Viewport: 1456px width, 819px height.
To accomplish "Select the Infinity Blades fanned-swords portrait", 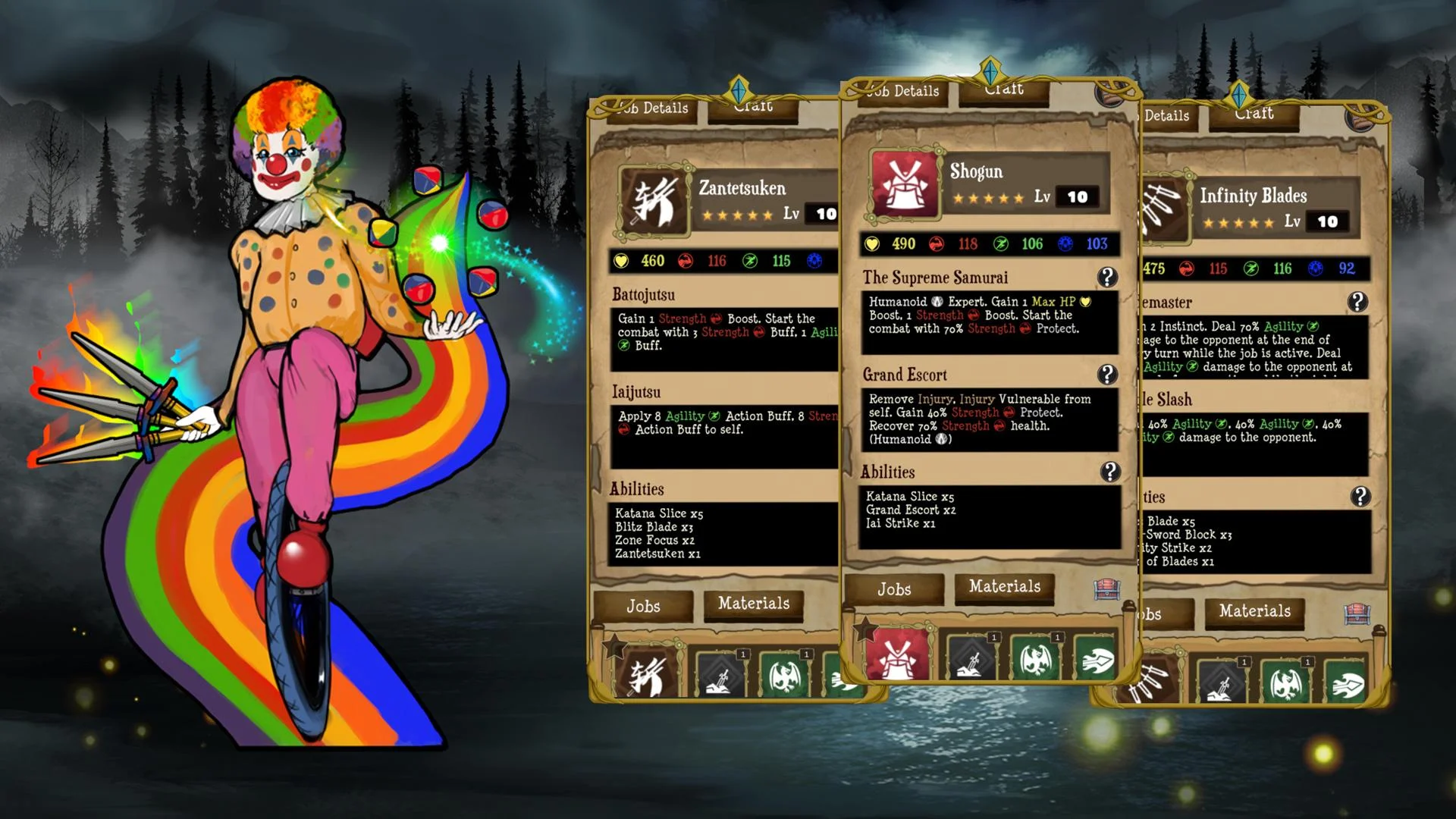I will point(1165,209).
